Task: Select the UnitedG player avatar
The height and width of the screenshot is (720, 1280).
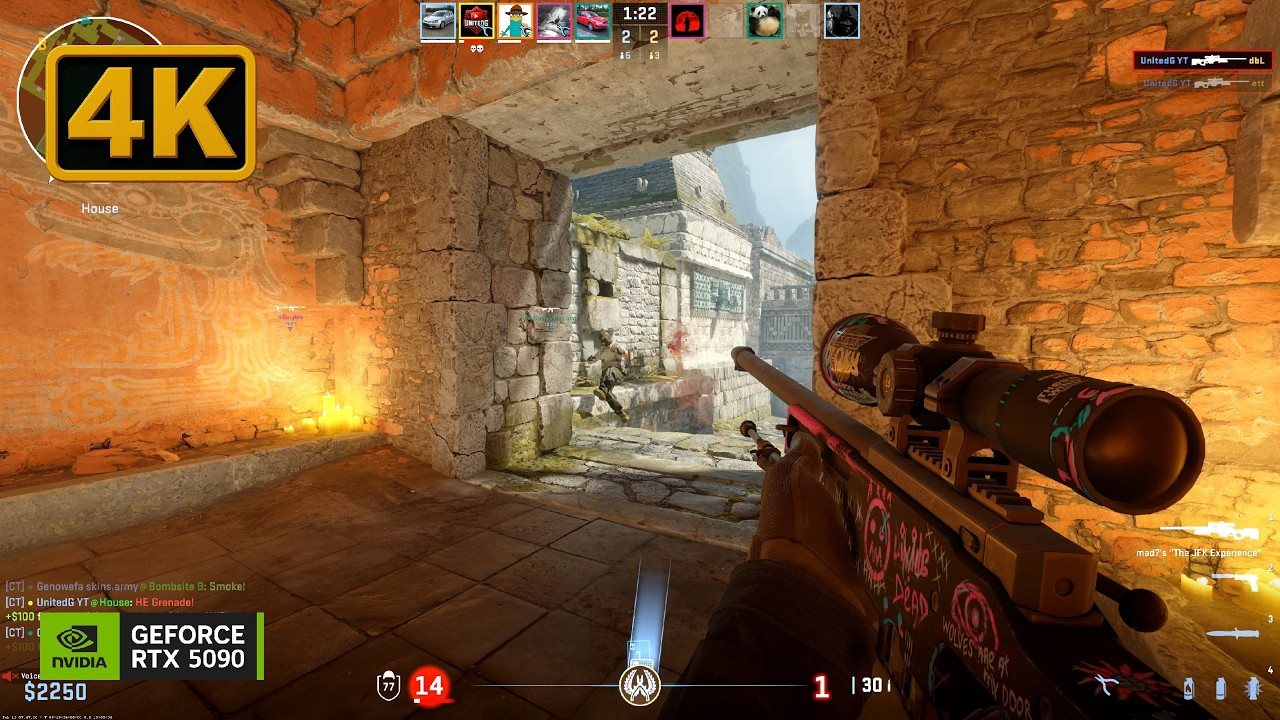Action: pyautogui.click(x=476, y=21)
